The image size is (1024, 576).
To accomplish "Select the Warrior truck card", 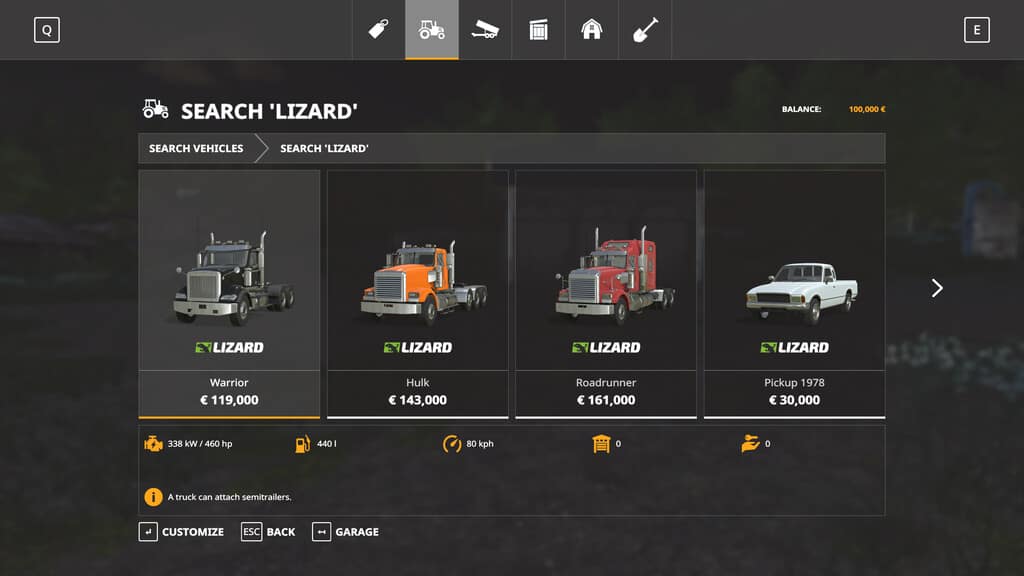I will coord(229,293).
